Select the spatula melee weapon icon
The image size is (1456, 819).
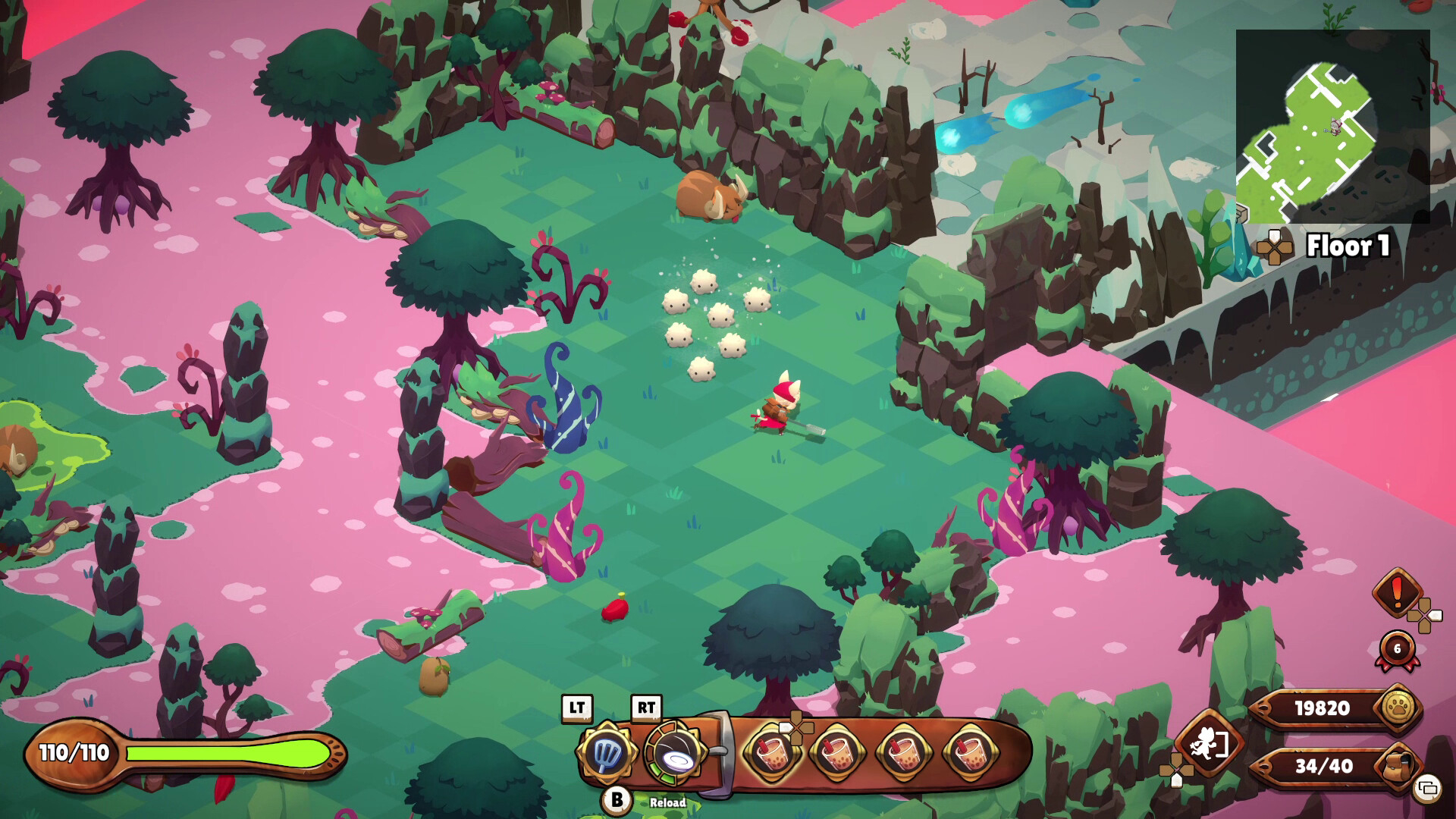point(604,753)
